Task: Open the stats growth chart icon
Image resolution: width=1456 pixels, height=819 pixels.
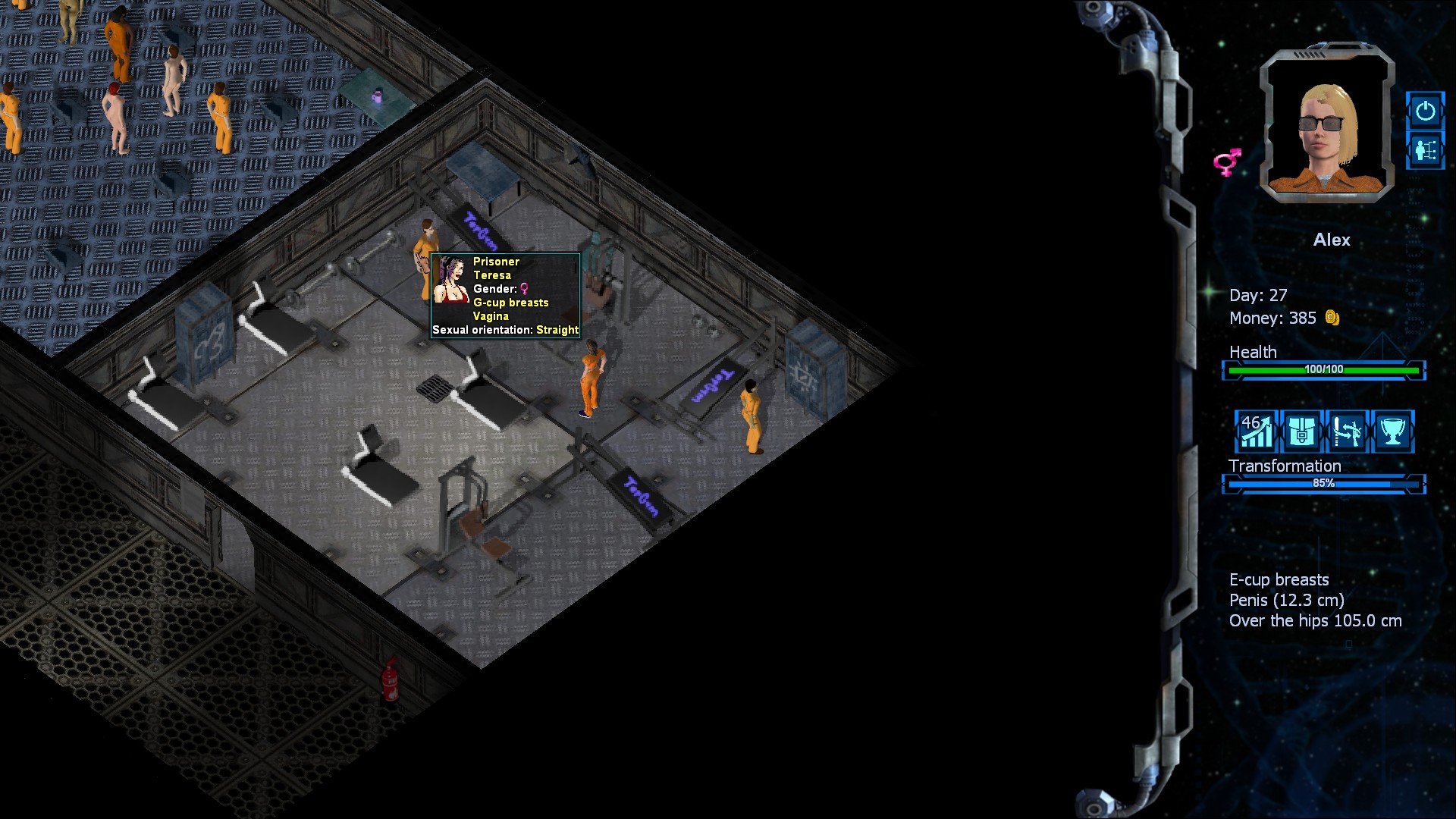Action: [x=1256, y=431]
